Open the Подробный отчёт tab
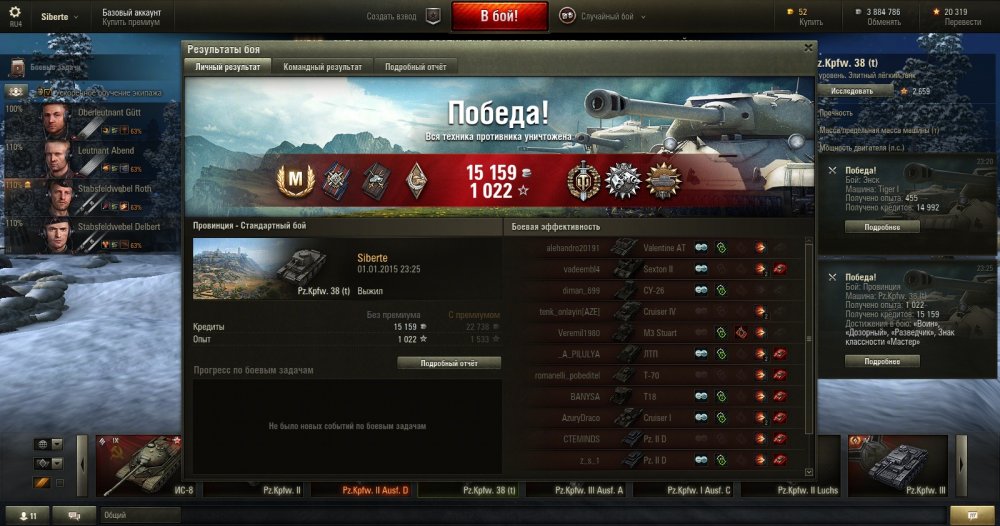This screenshot has height=526, width=1000. click(416, 66)
